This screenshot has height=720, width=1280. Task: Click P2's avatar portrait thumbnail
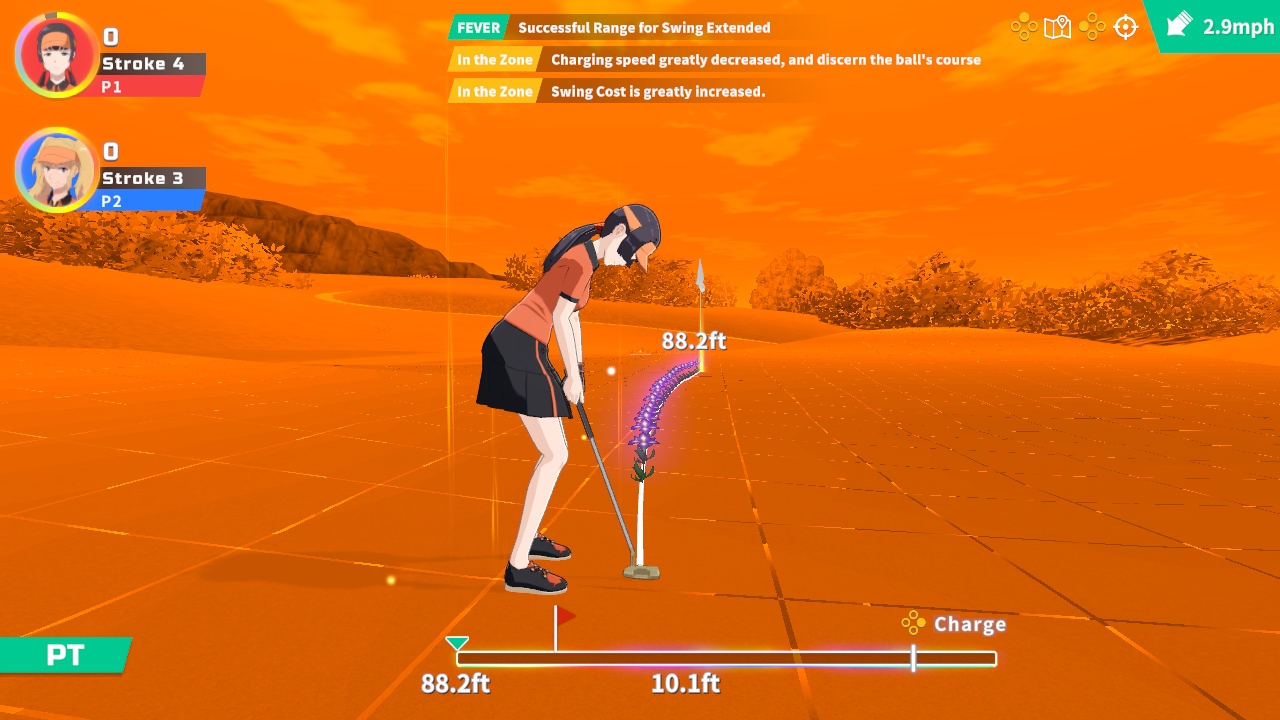(x=57, y=170)
